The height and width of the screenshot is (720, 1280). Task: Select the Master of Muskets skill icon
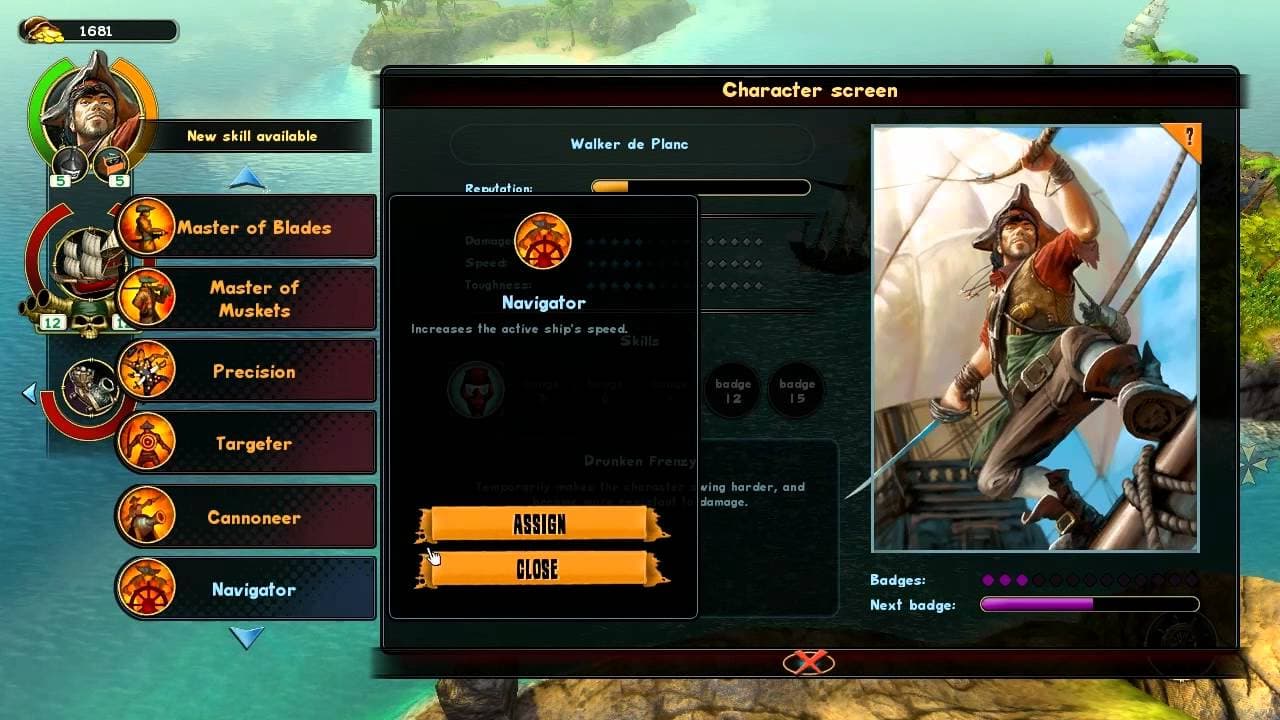148,297
